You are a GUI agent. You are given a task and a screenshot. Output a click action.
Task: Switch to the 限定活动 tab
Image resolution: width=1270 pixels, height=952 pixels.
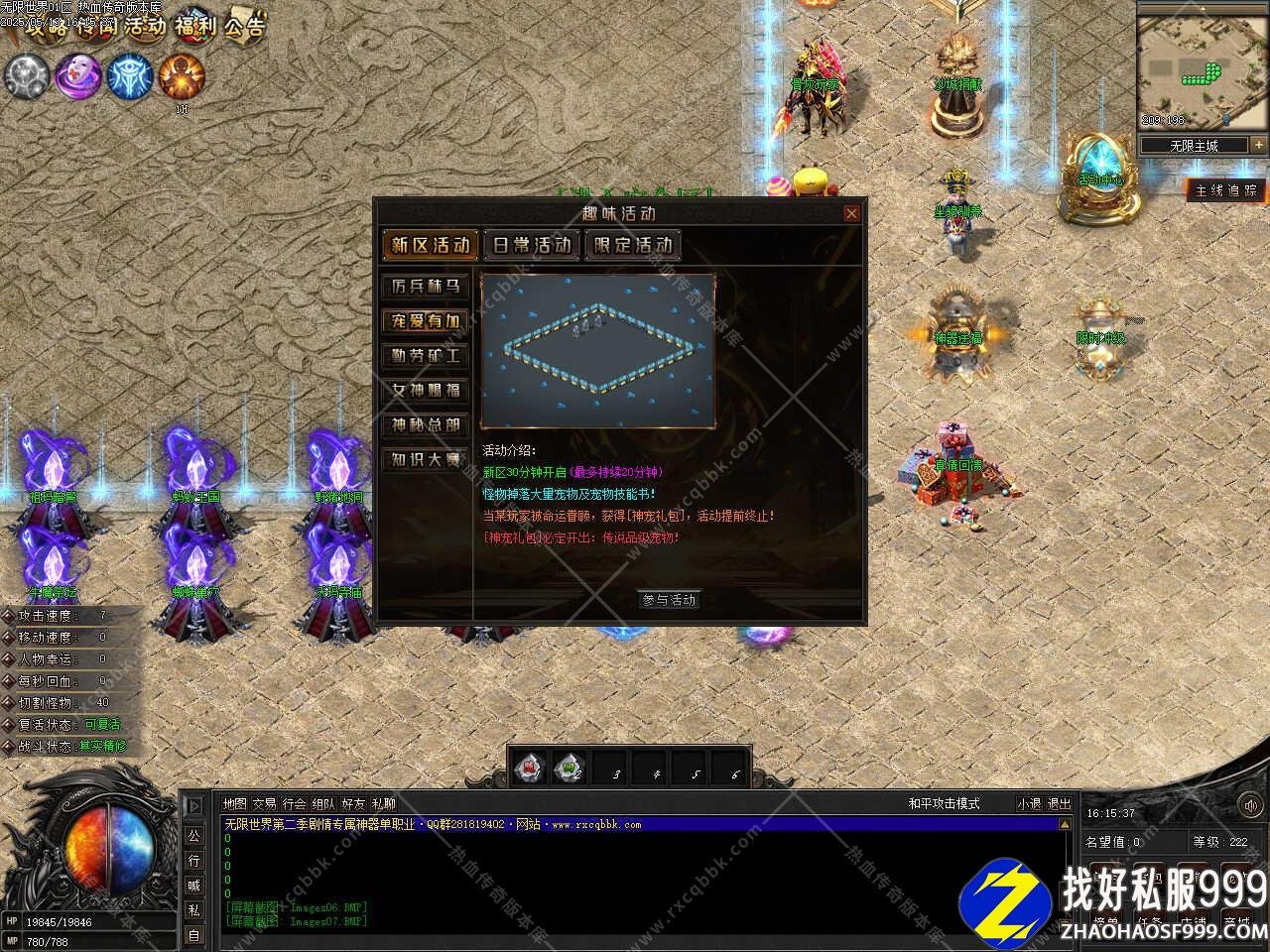[632, 245]
